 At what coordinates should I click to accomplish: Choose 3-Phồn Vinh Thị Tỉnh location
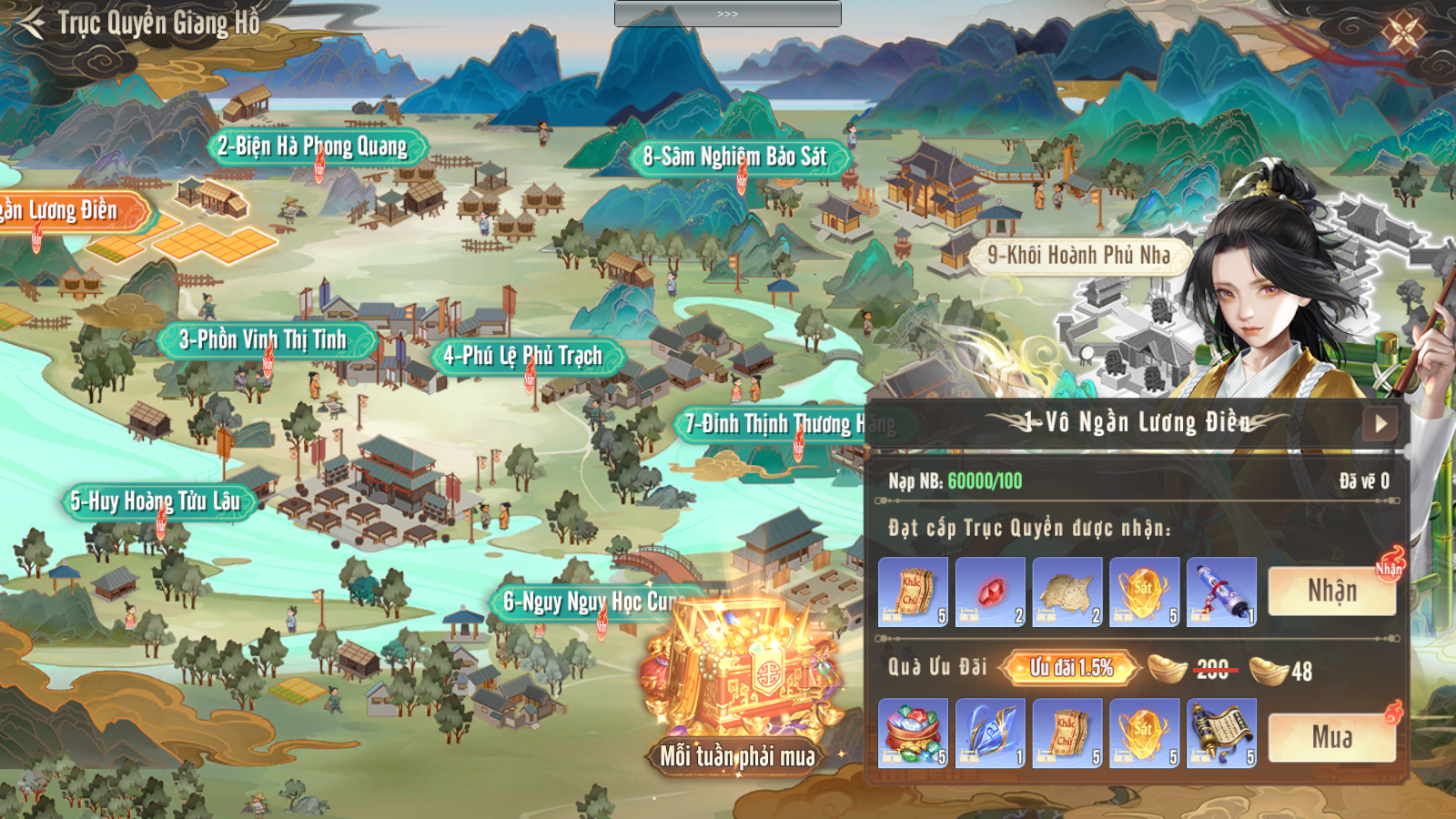(263, 340)
